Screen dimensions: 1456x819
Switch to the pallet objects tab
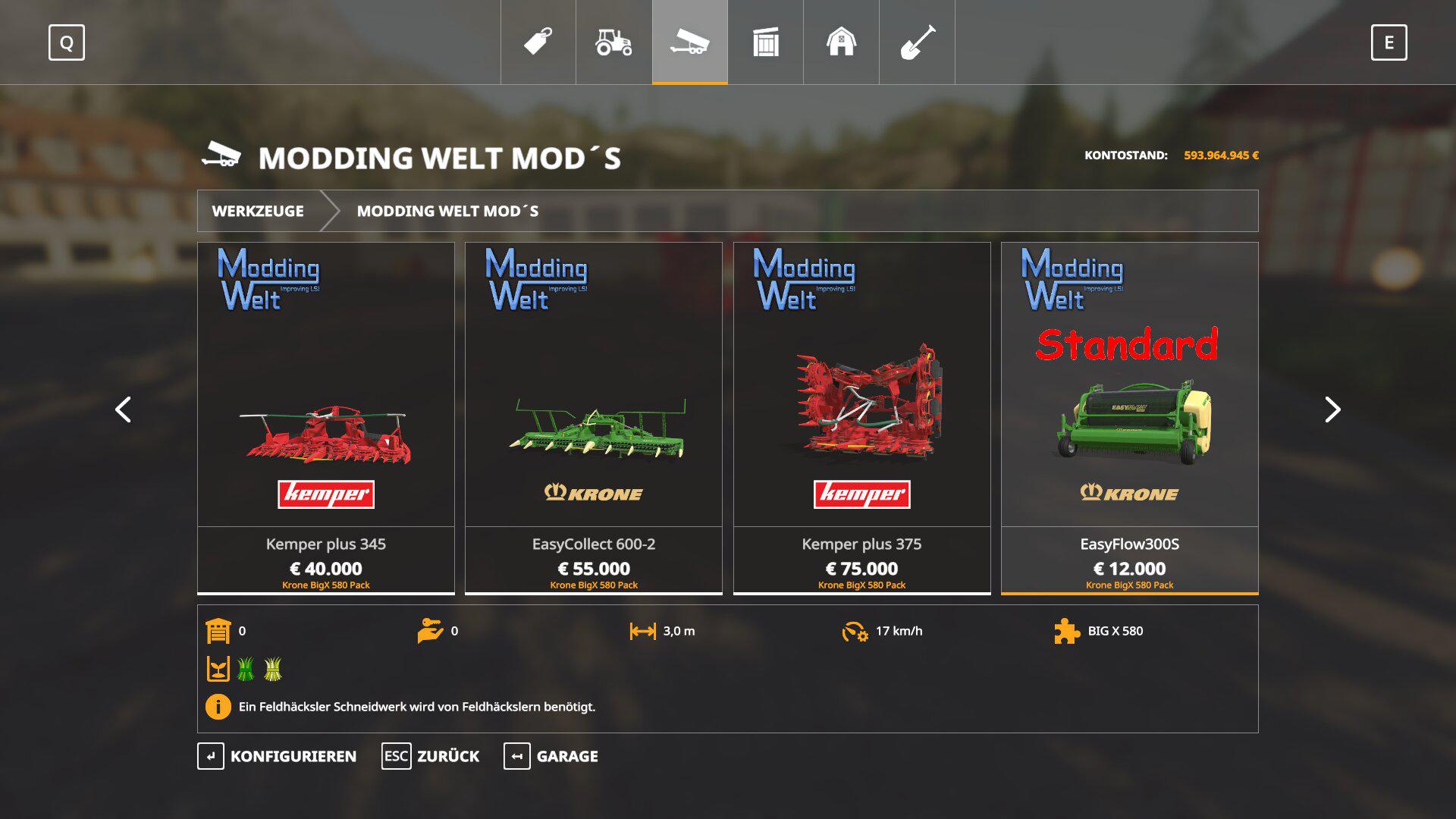pos(765,42)
